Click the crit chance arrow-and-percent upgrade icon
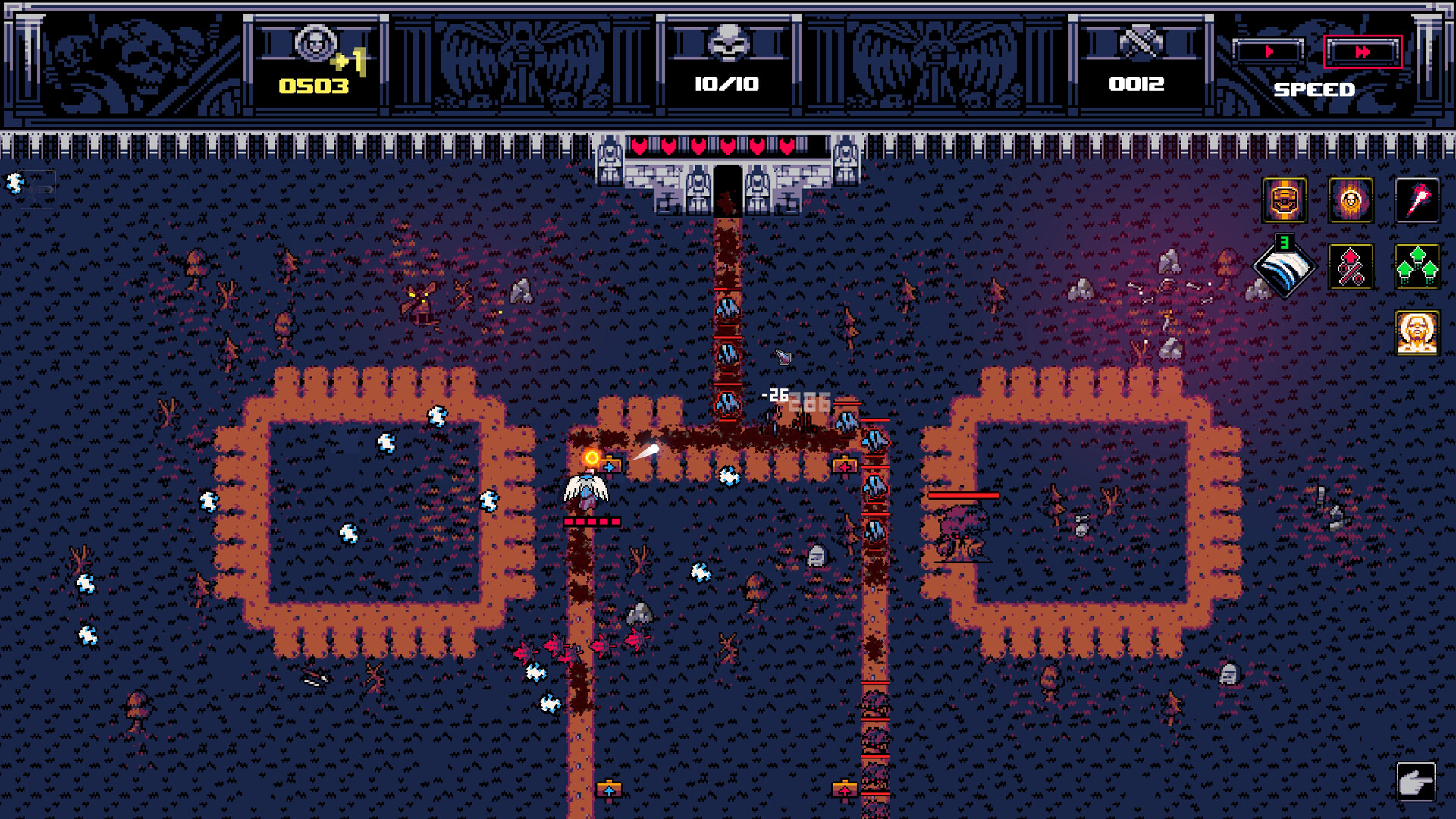The image size is (1456, 819). (x=1351, y=265)
